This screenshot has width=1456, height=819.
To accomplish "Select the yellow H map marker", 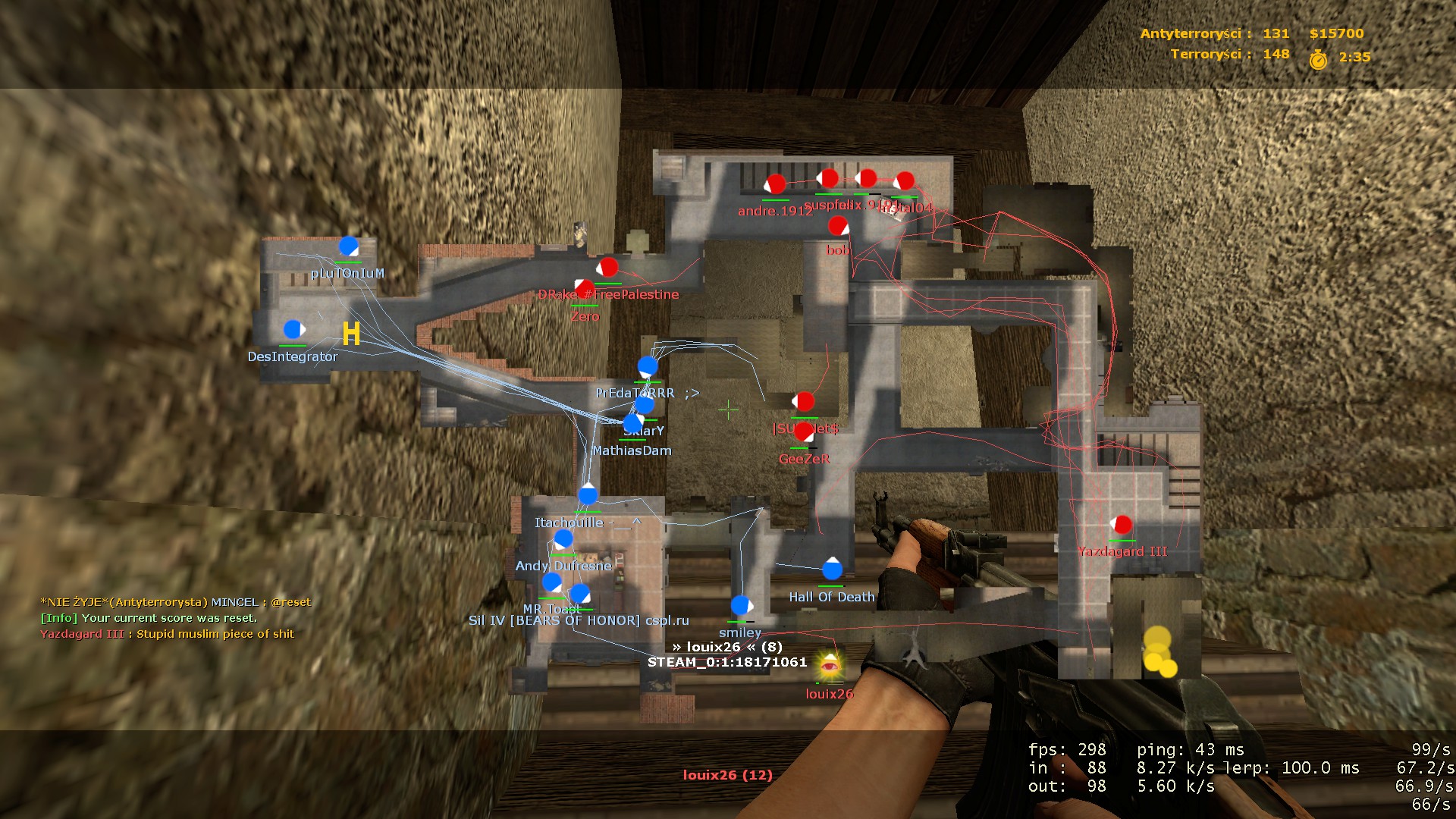I will 351,334.
